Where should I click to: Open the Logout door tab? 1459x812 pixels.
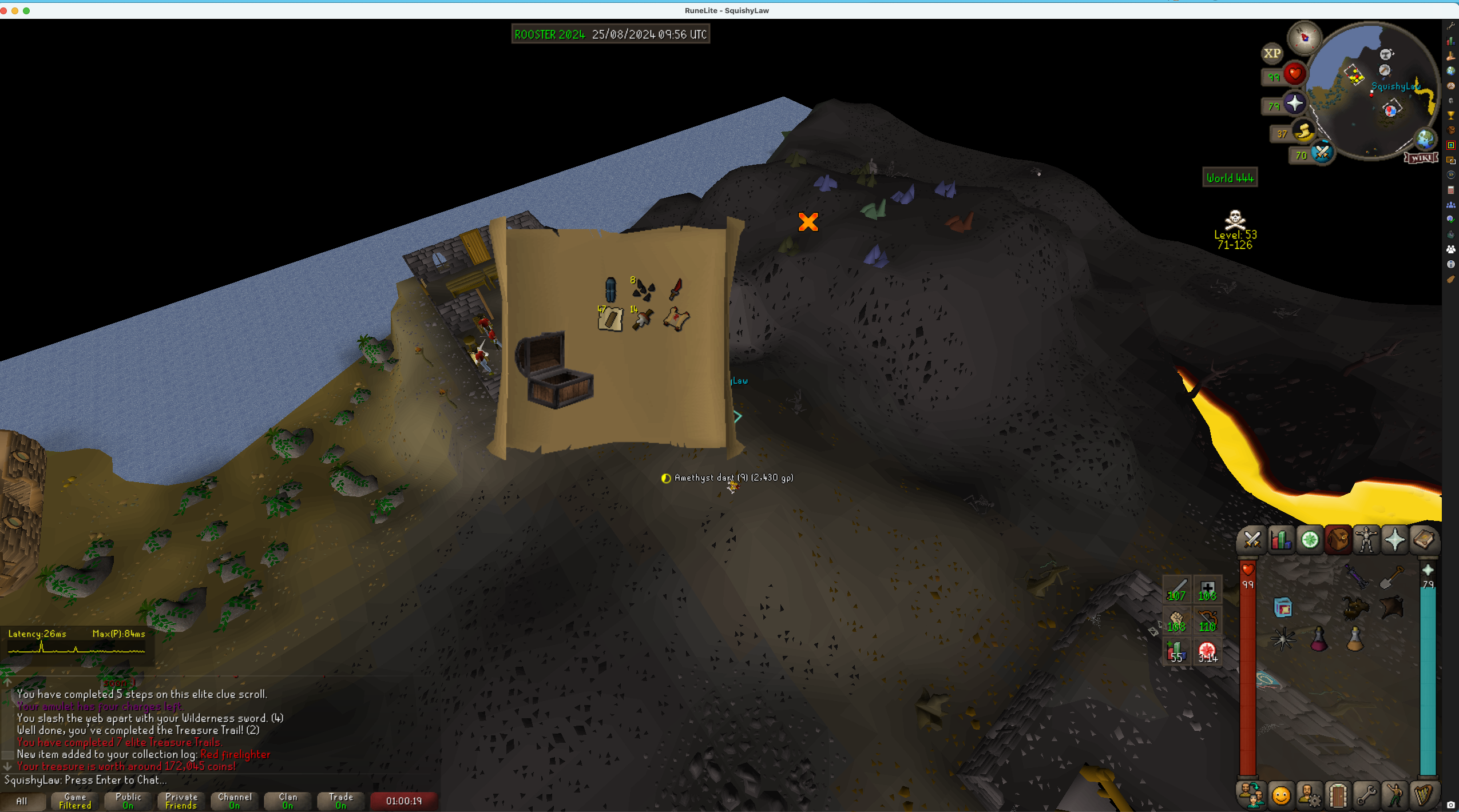(x=1338, y=795)
